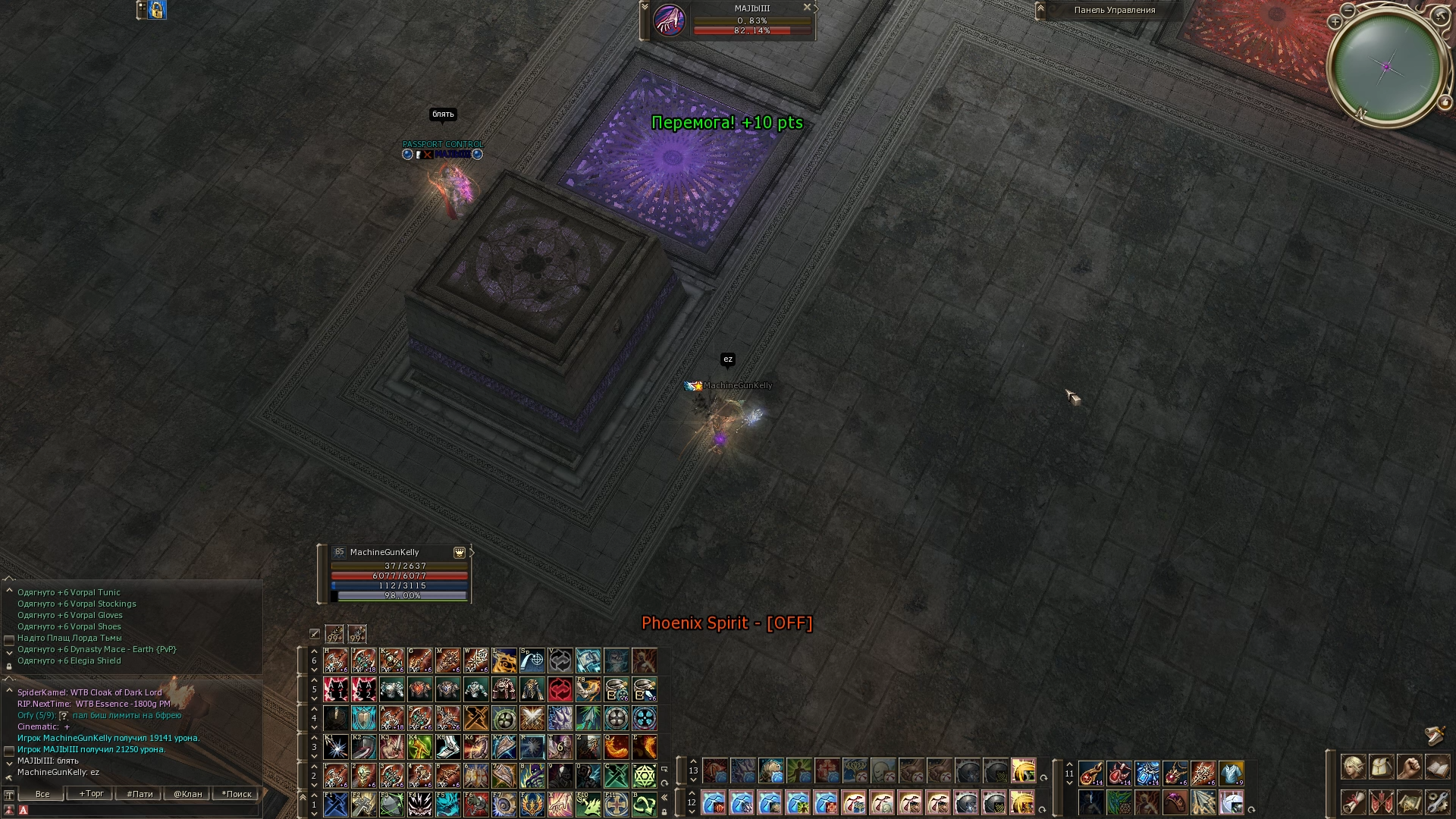Image resolution: width=1456 pixels, height=819 pixels.
Task: Open game options (wrench and gear icon)
Action: point(1437,802)
